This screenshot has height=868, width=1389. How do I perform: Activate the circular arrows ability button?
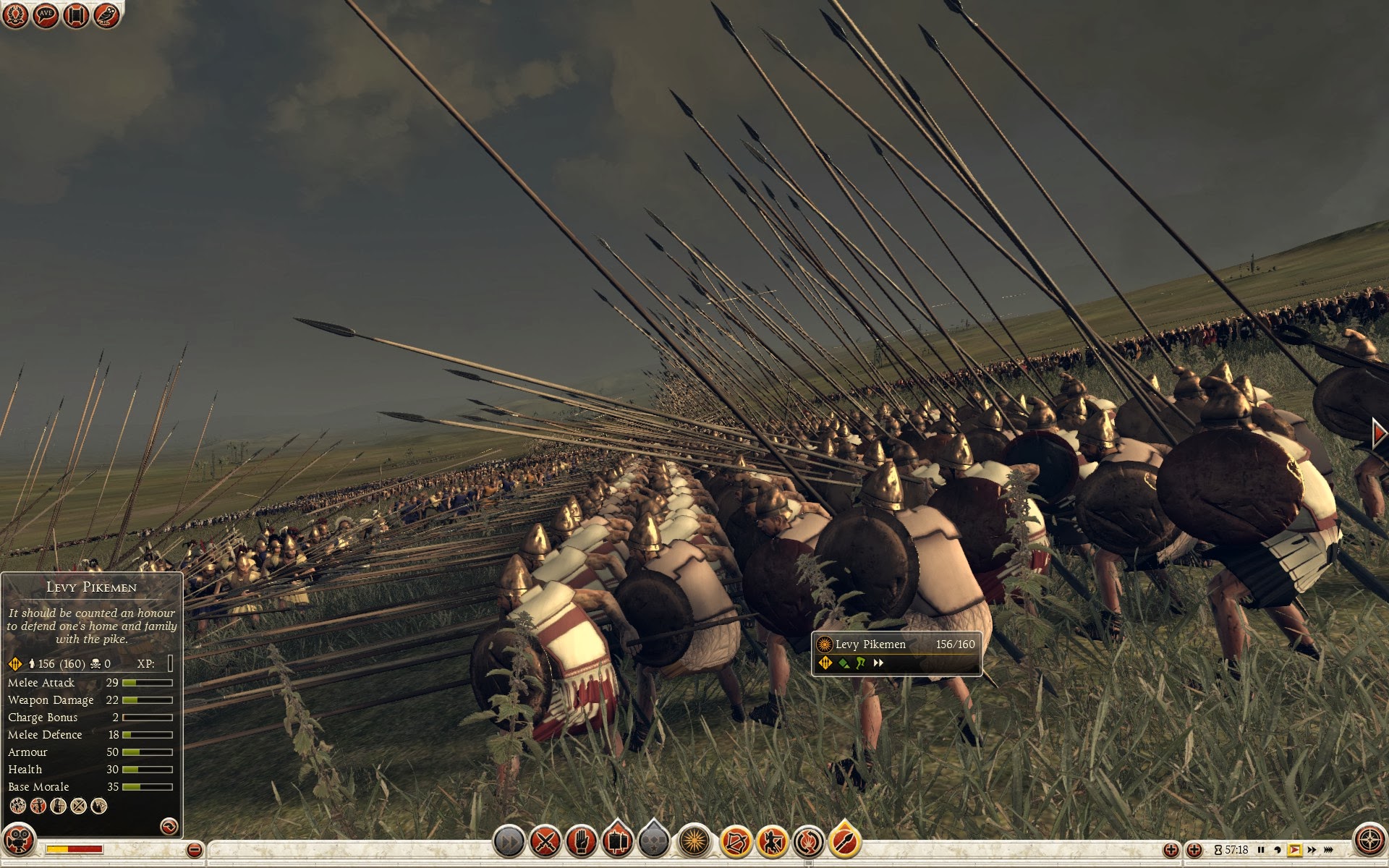[809, 842]
